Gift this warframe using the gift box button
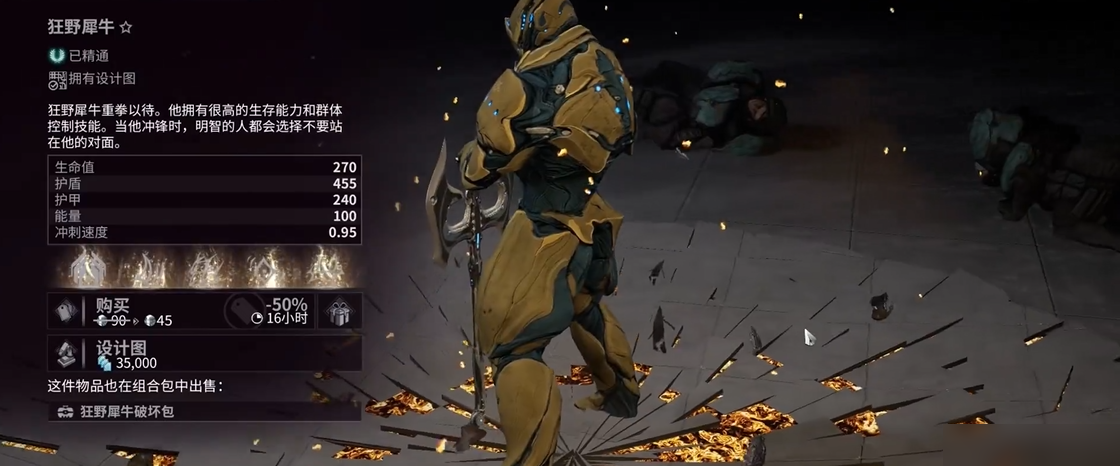Viewport: 1120px width, 466px height. pos(340,311)
